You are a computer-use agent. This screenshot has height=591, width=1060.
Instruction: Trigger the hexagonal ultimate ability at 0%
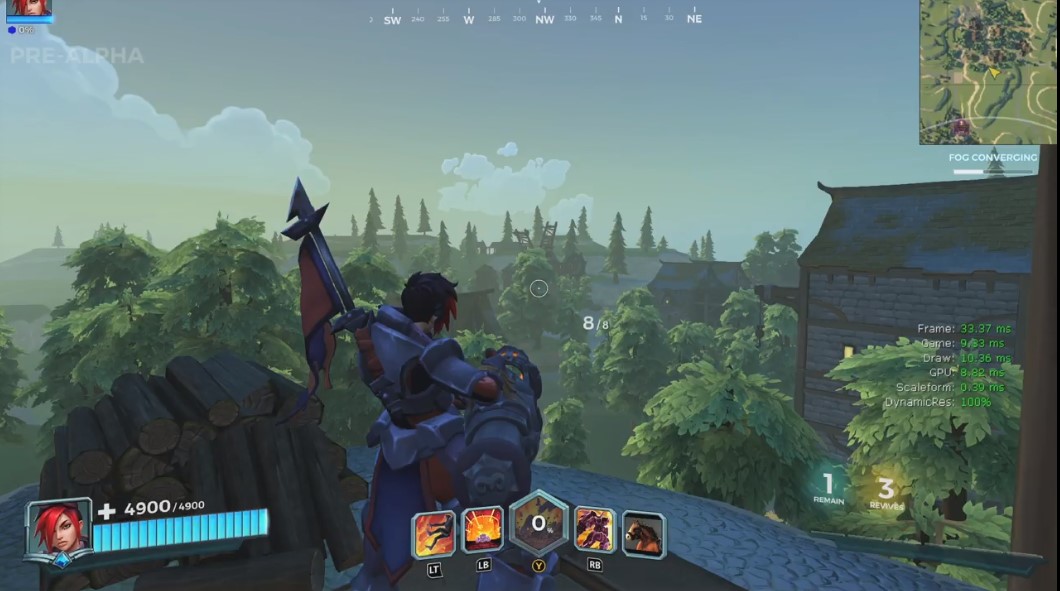[x=539, y=524]
